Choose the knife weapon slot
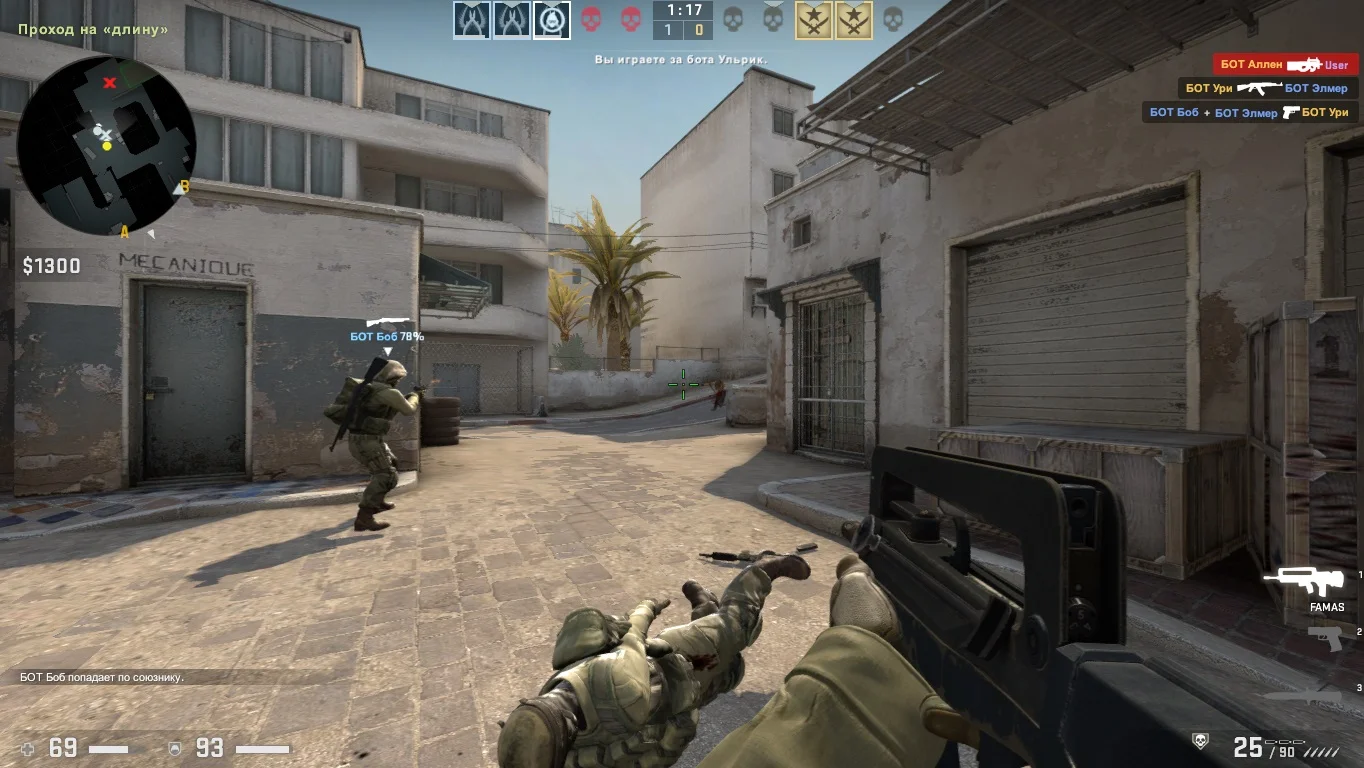 [1305, 695]
